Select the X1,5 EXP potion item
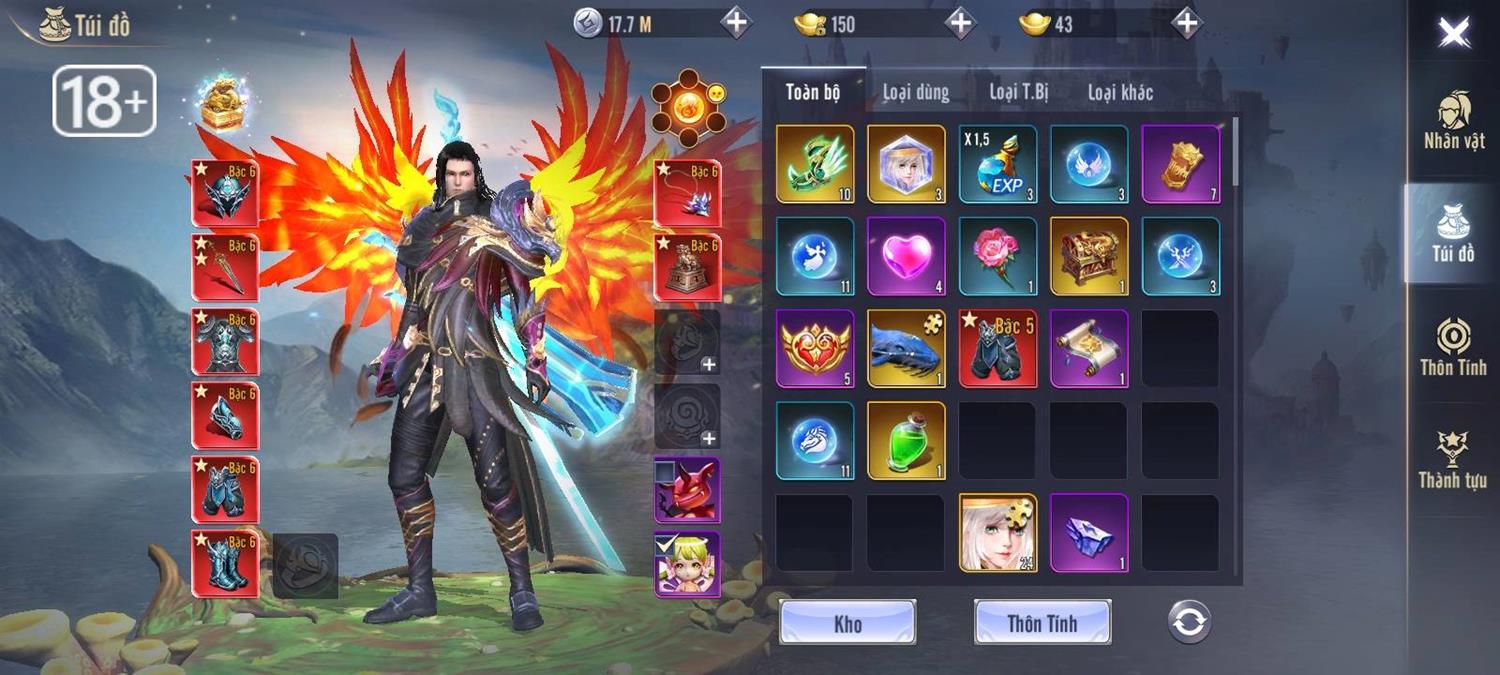 pos(998,165)
